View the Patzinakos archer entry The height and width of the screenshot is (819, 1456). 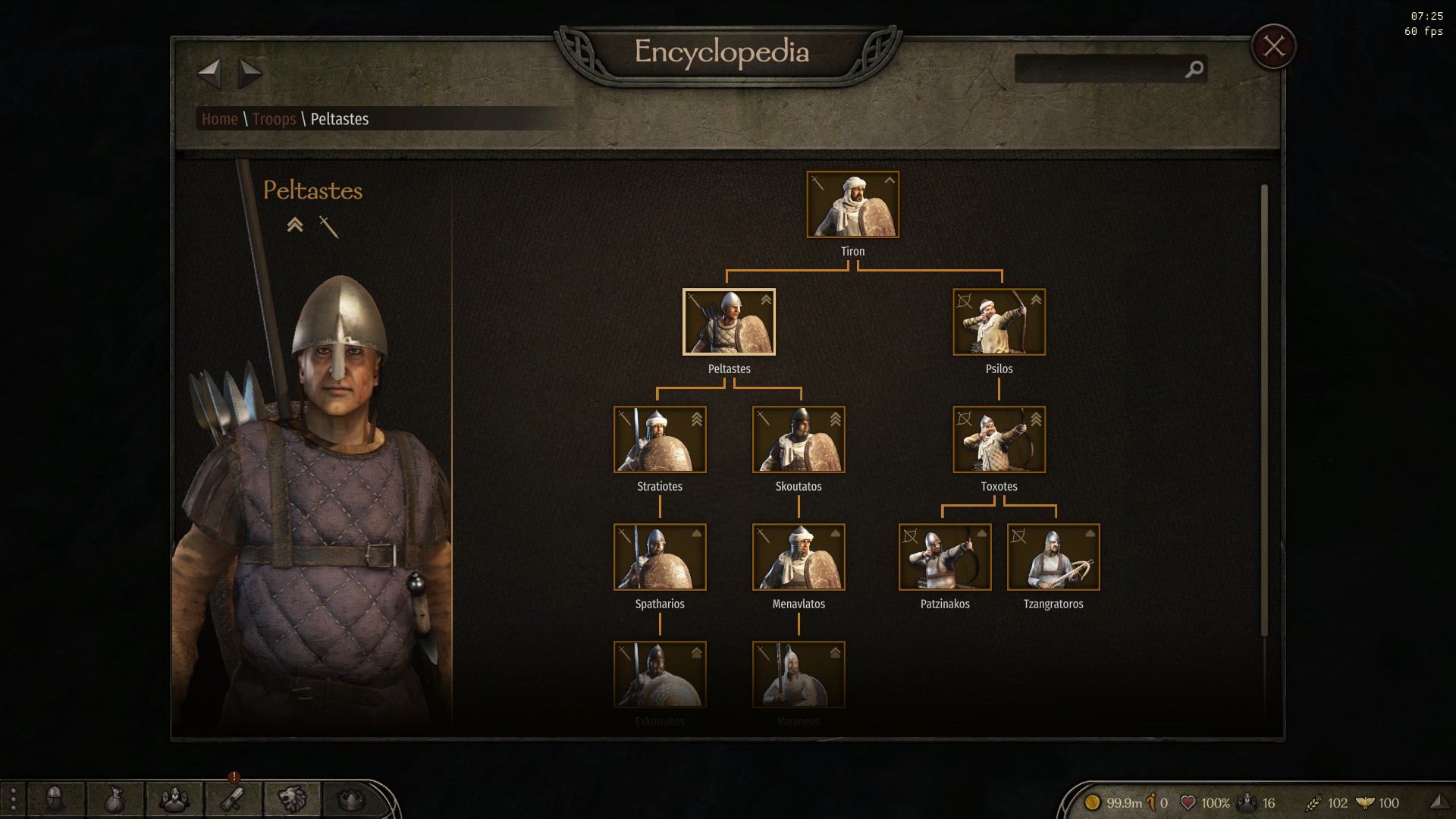pos(945,557)
